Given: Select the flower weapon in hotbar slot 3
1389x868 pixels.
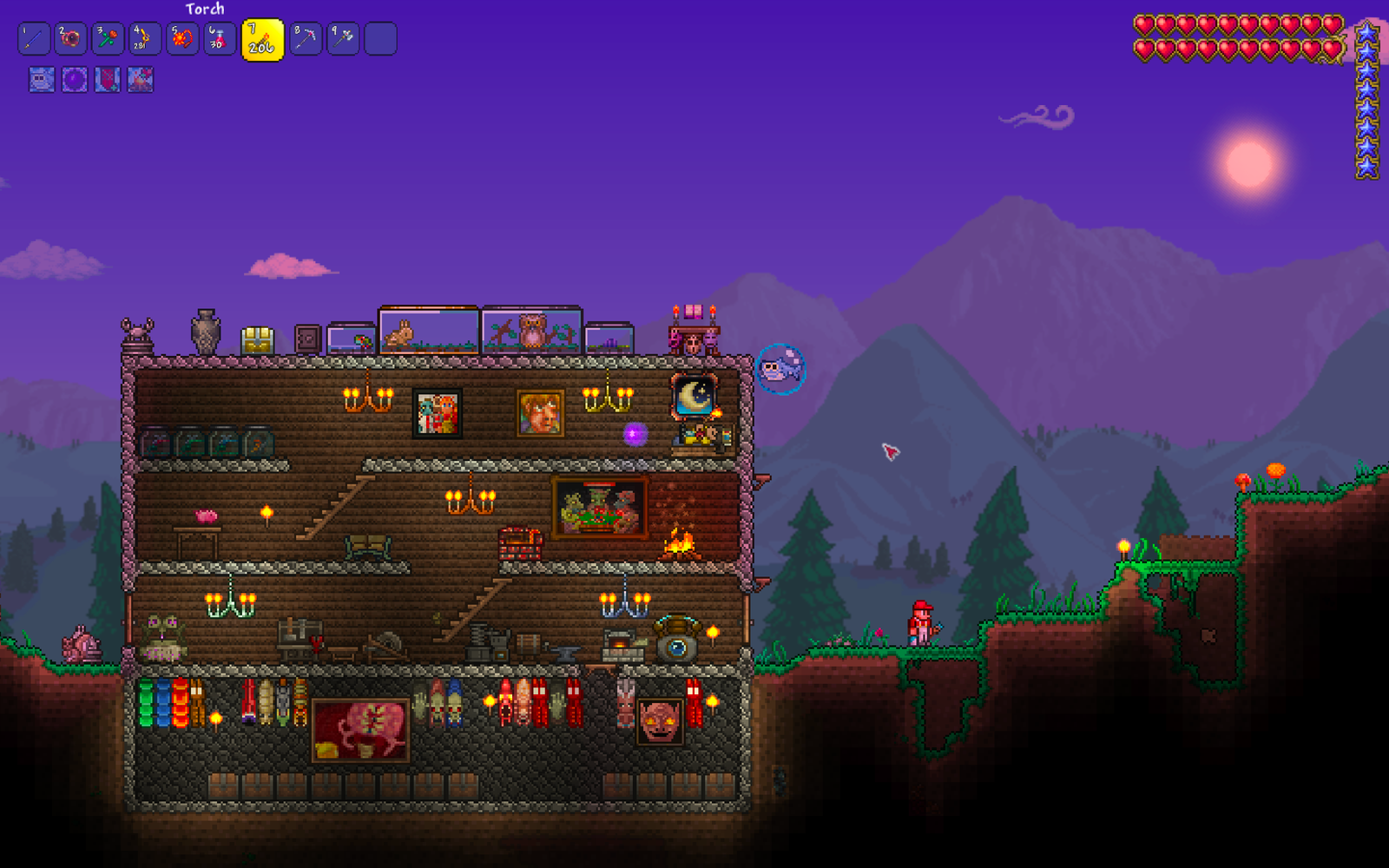Looking at the screenshot, I should coord(108,38).
